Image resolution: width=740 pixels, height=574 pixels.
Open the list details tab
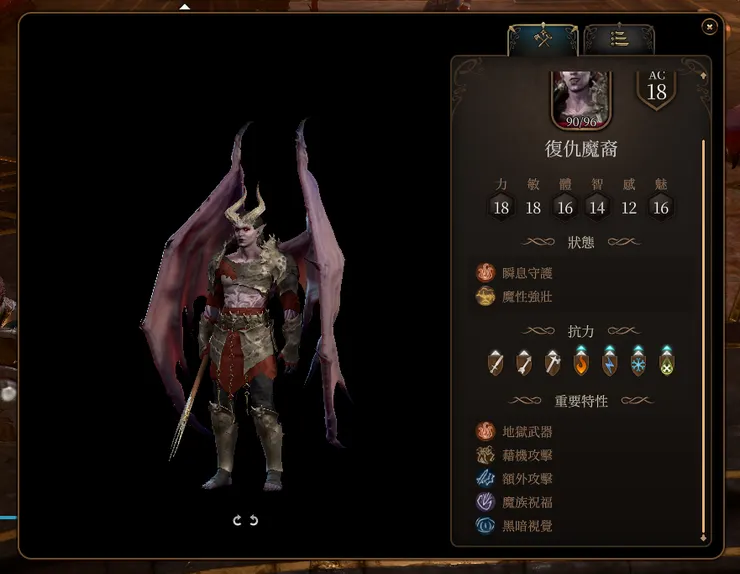coord(619,39)
